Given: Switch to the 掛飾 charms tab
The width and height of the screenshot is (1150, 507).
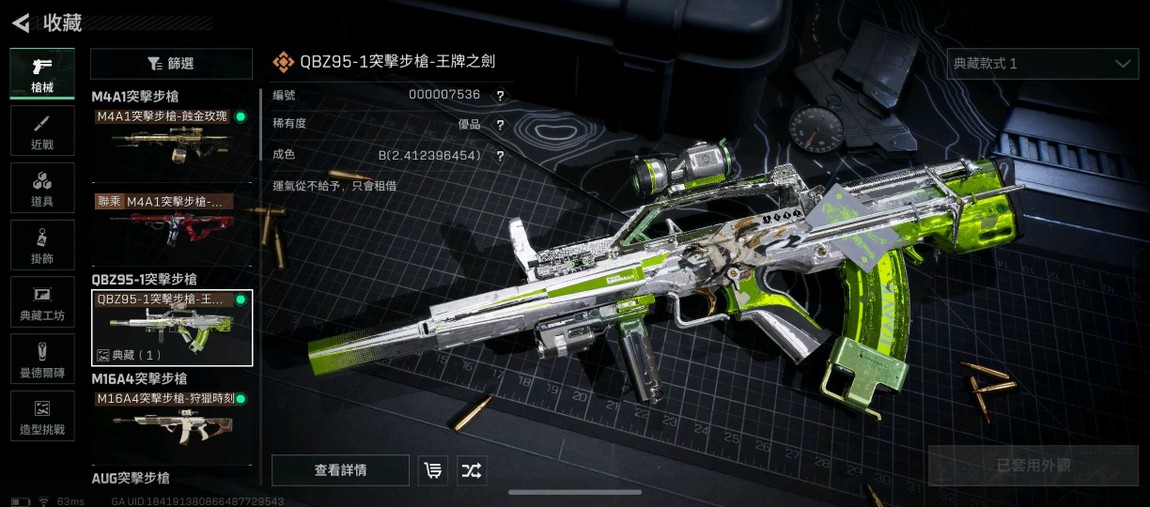Looking at the screenshot, I should [42, 245].
